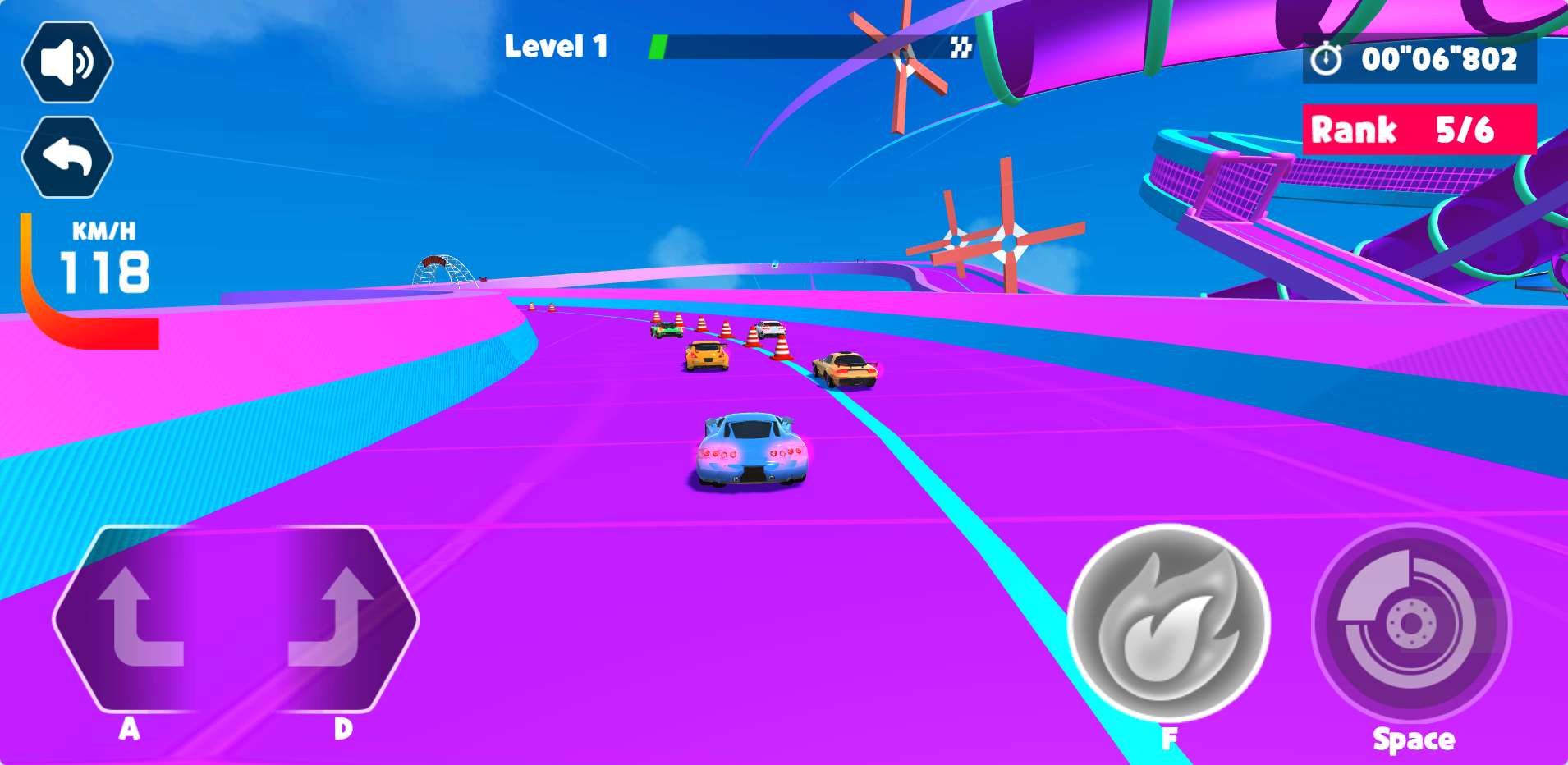Screen dimensions: 1568x765
Task: Toggle the sound speaker button
Action: [67, 62]
